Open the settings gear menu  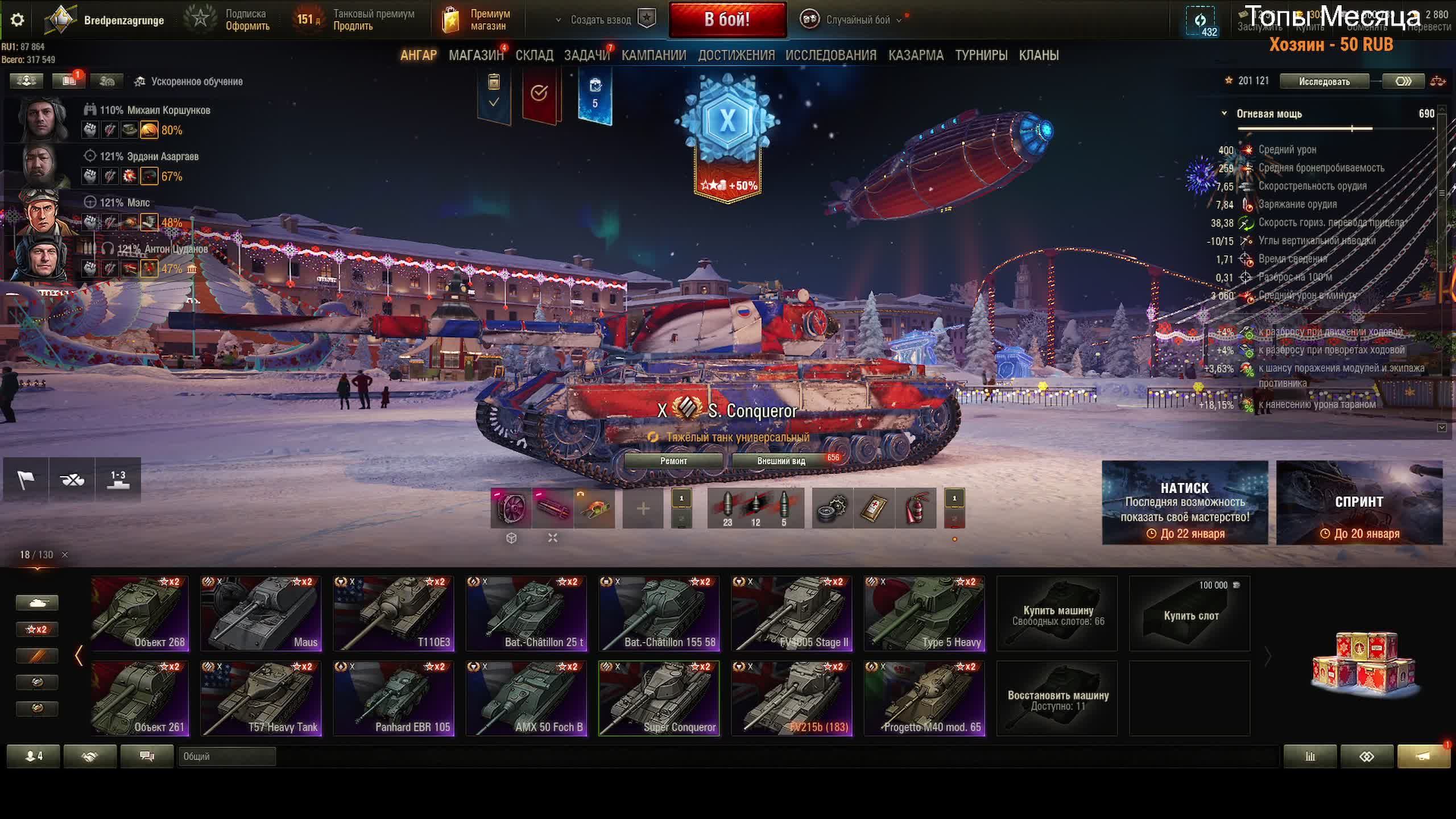(18, 20)
